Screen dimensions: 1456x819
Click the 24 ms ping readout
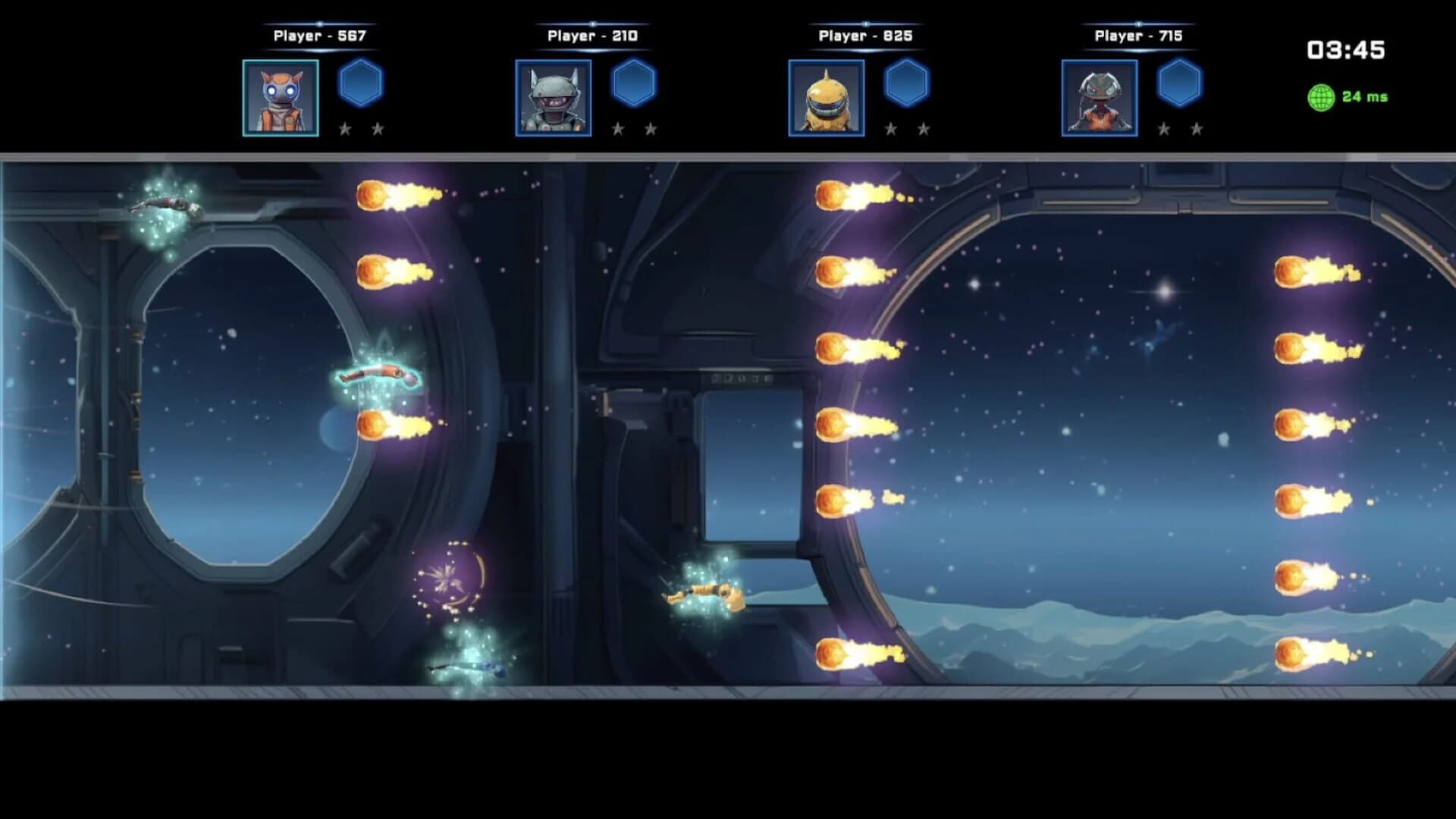1363,96
